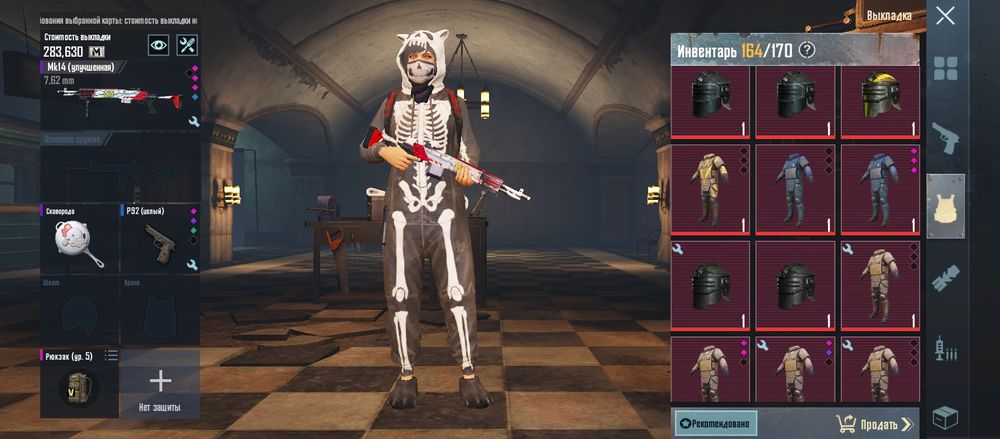Switch to the syringe and ammo tab

tap(946, 349)
